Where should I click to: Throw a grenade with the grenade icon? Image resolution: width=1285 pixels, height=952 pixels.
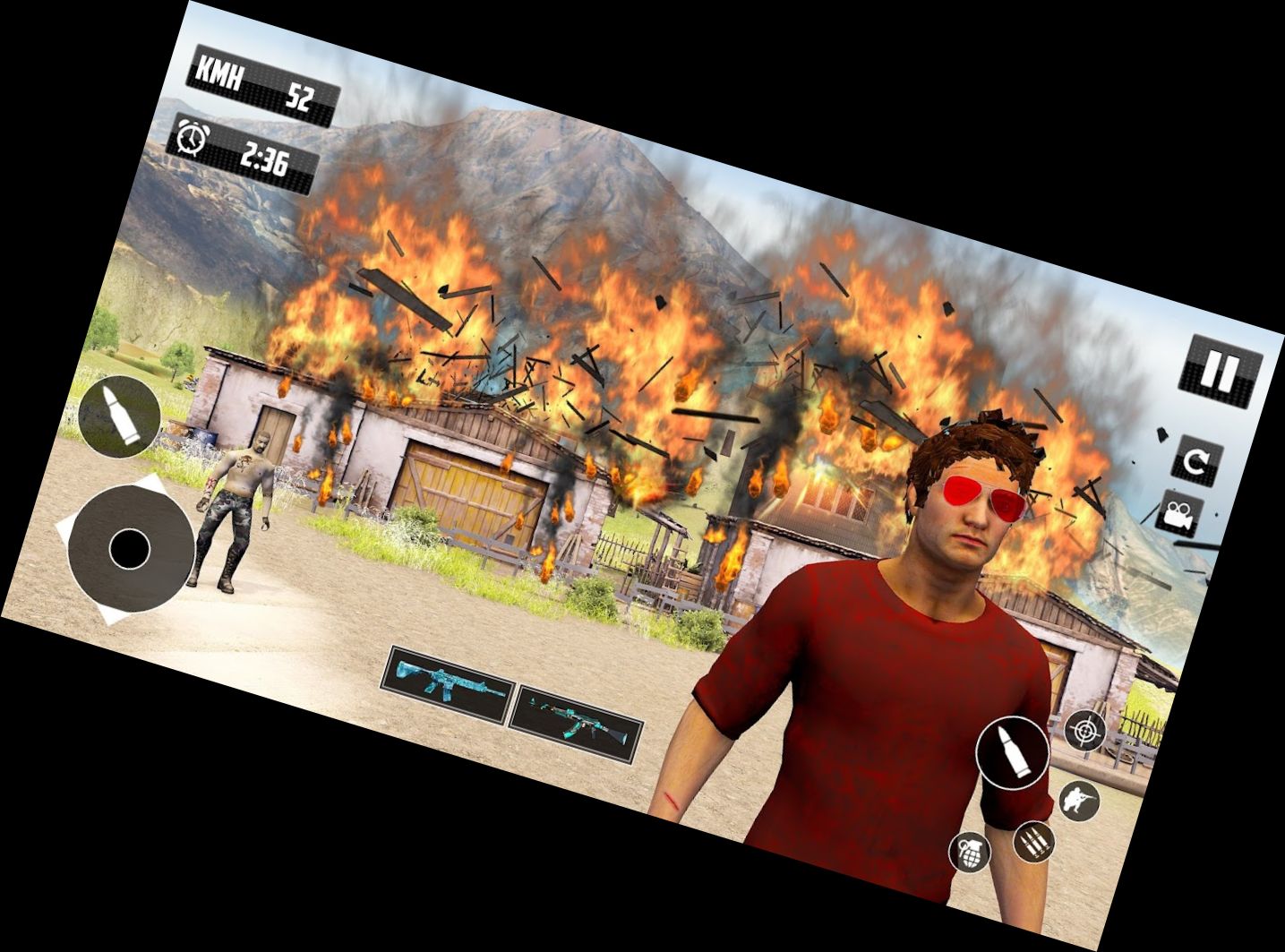click(970, 851)
